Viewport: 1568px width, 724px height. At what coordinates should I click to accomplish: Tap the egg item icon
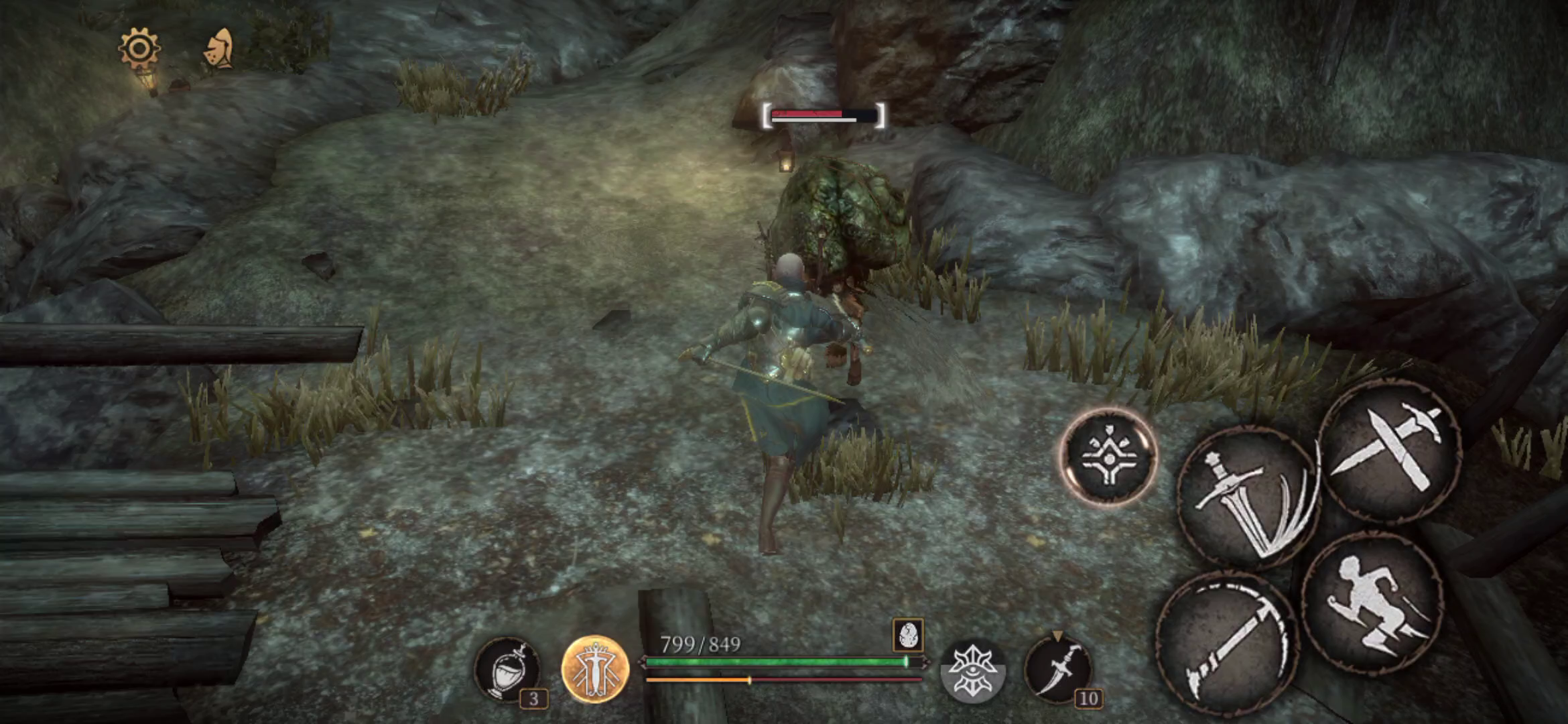tap(908, 634)
